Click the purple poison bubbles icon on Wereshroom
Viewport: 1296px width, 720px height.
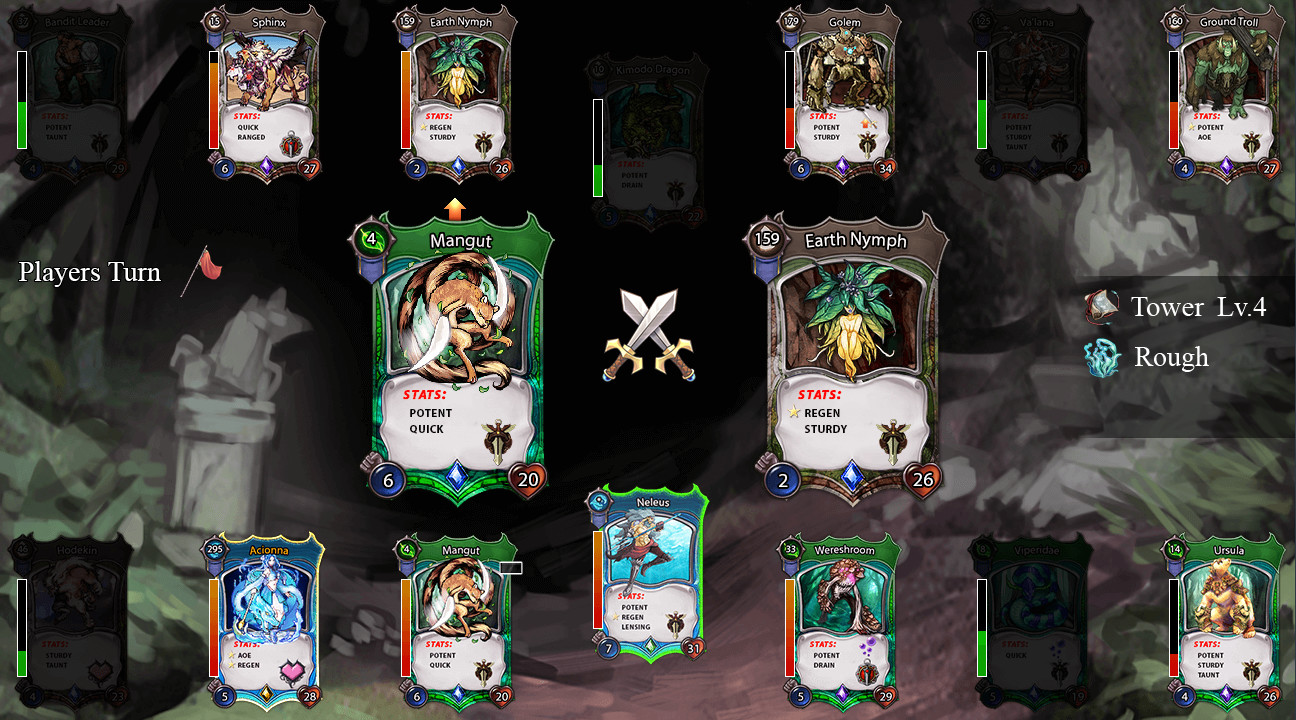pyautogui.click(x=868, y=645)
